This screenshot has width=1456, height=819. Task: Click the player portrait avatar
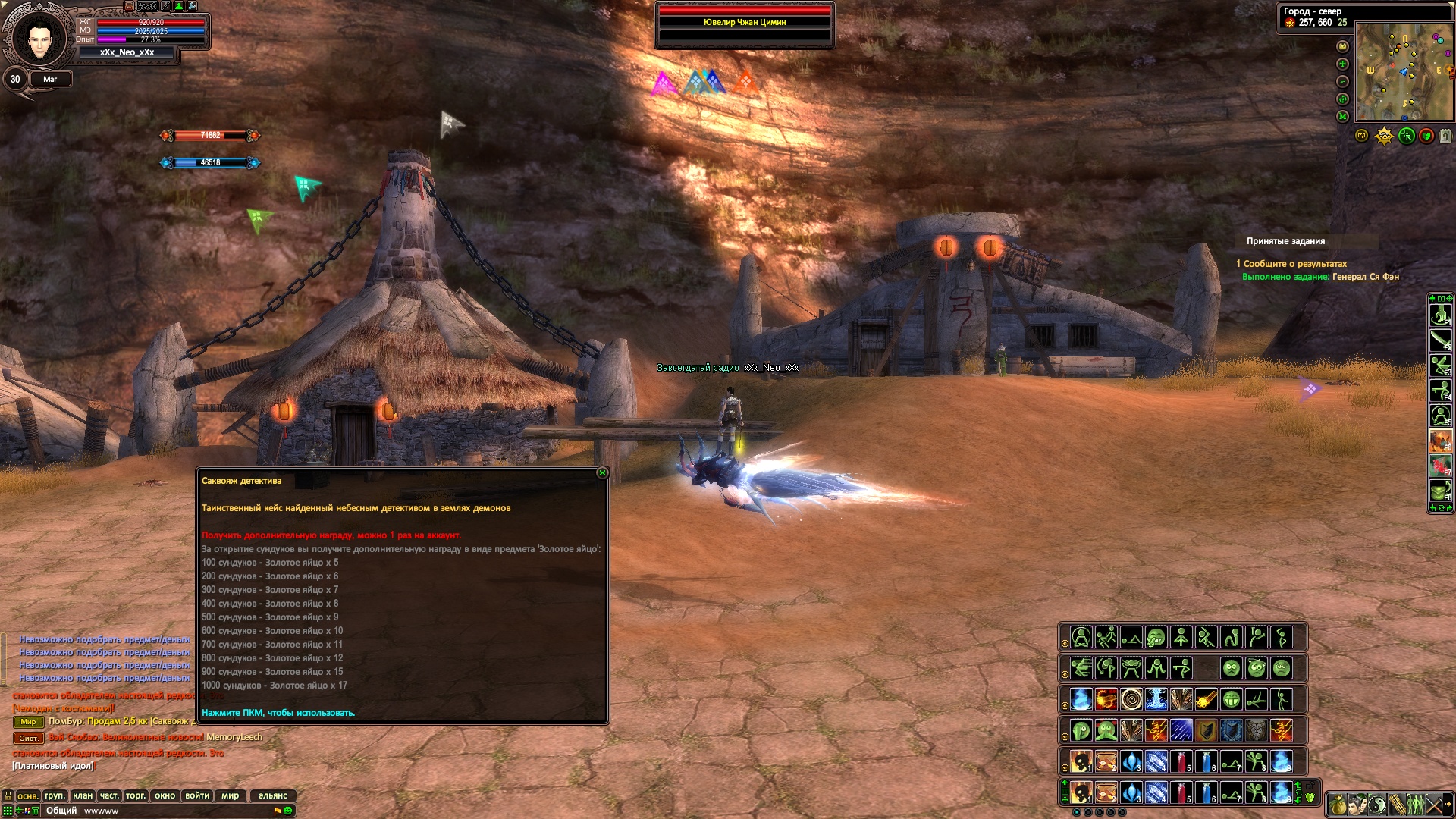39,39
